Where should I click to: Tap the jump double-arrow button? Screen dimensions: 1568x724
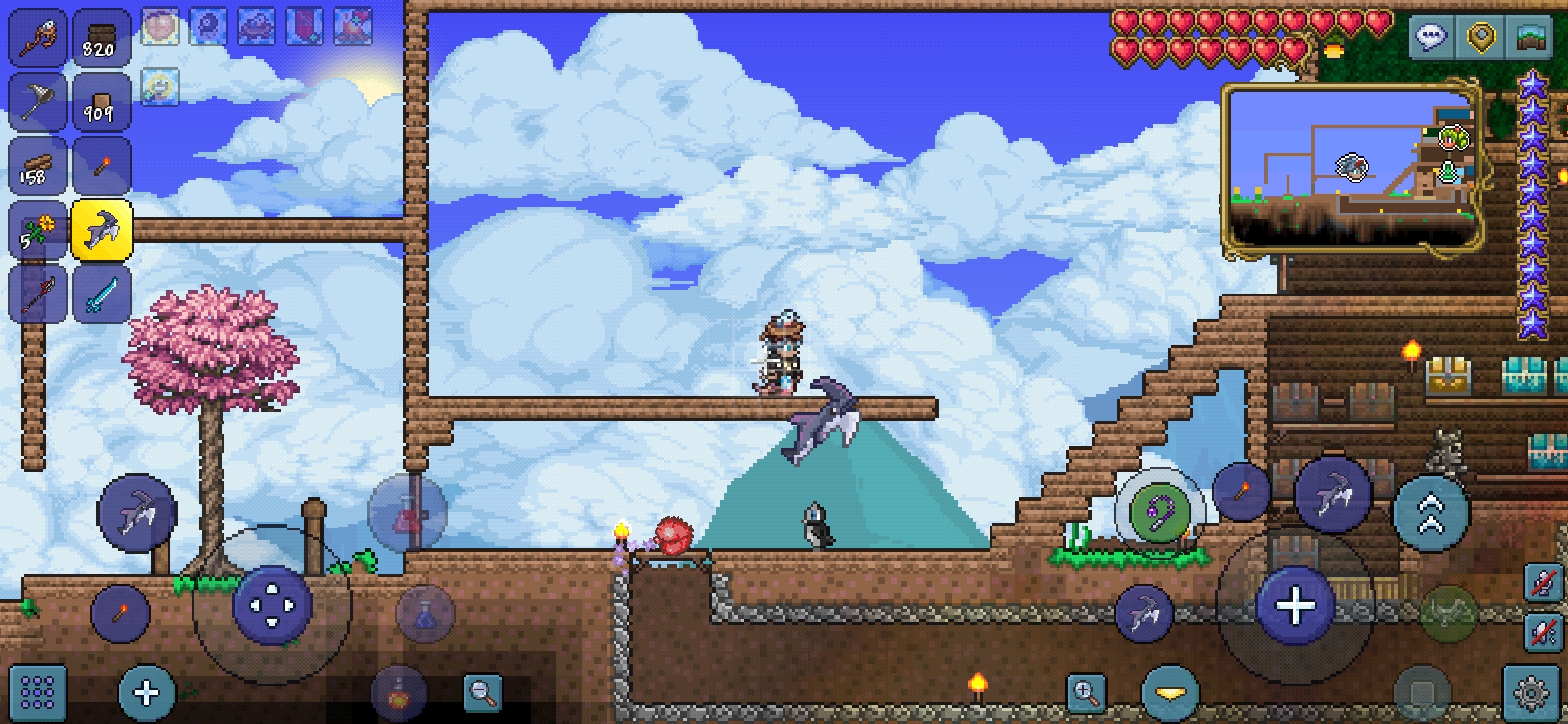[1430, 514]
